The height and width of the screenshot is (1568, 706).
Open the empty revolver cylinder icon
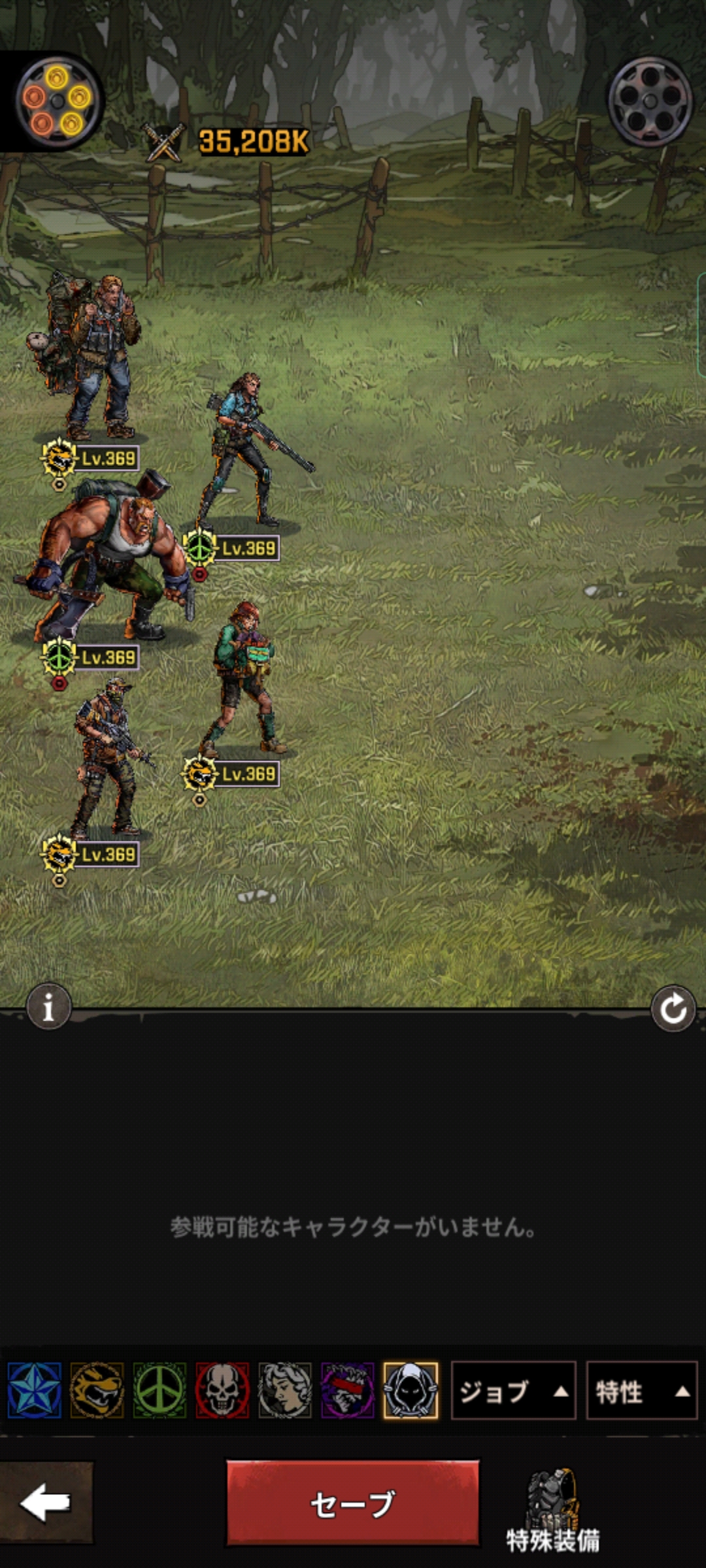(650, 101)
